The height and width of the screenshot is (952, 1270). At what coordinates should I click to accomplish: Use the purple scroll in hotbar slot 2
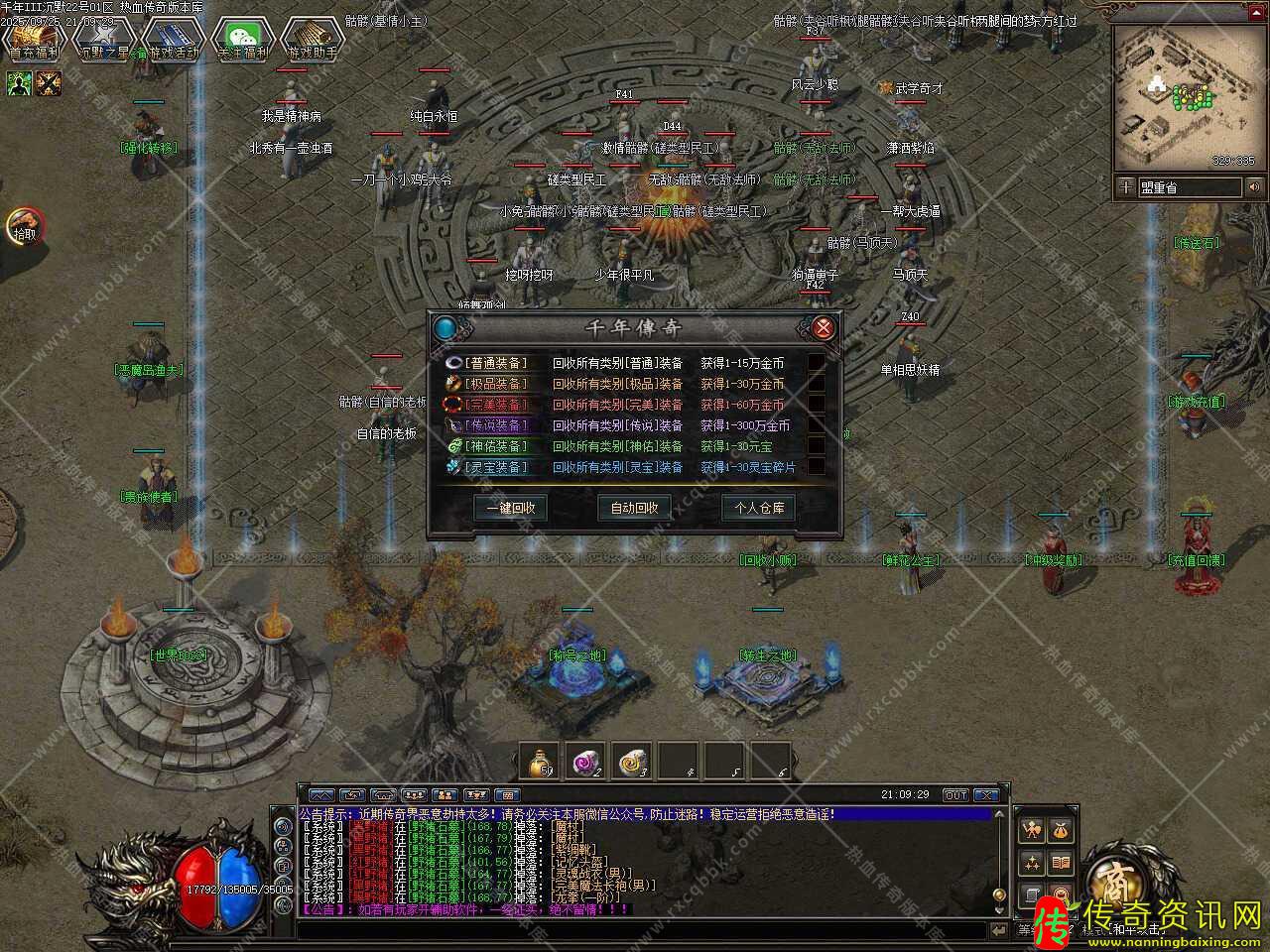pyautogui.click(x=587, y=762)
